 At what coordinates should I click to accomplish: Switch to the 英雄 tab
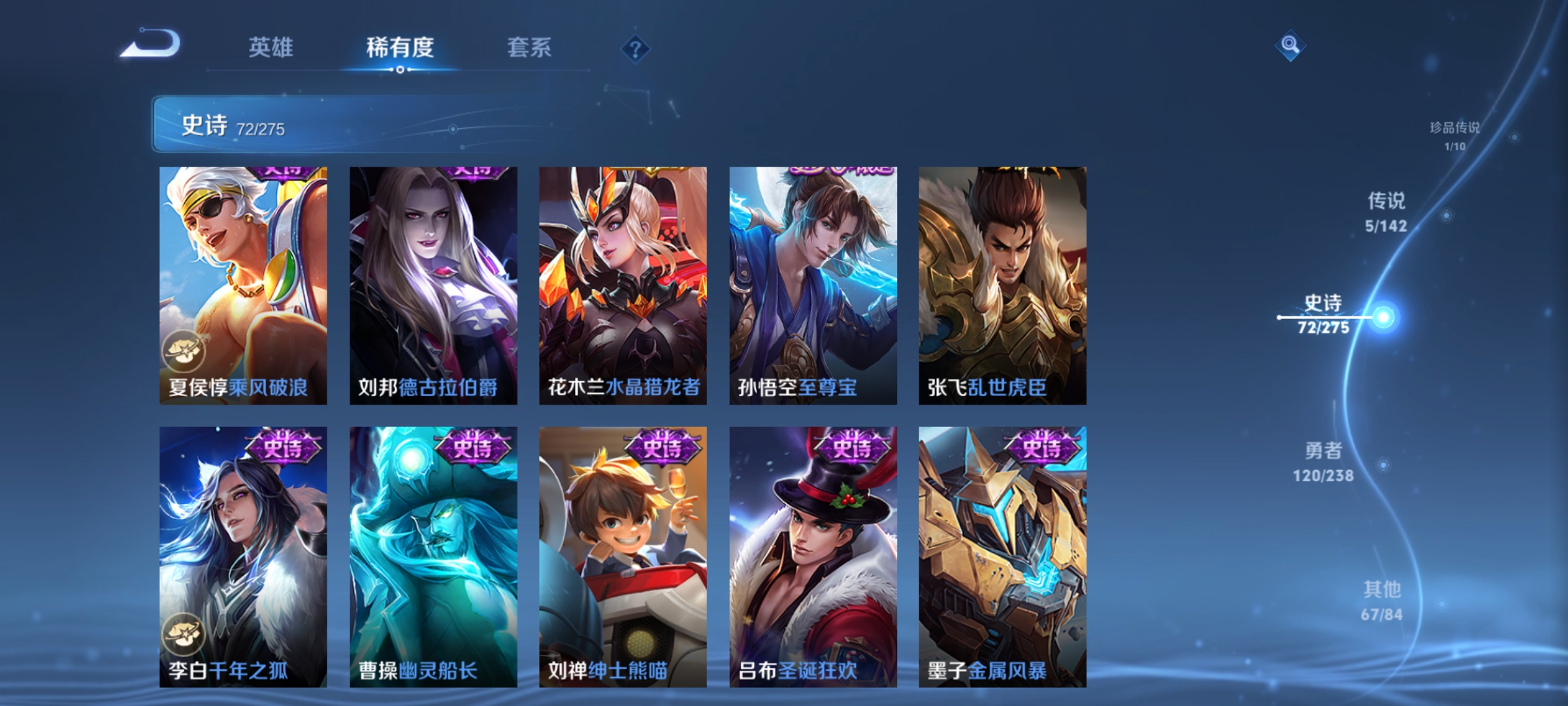click(271, 47)
